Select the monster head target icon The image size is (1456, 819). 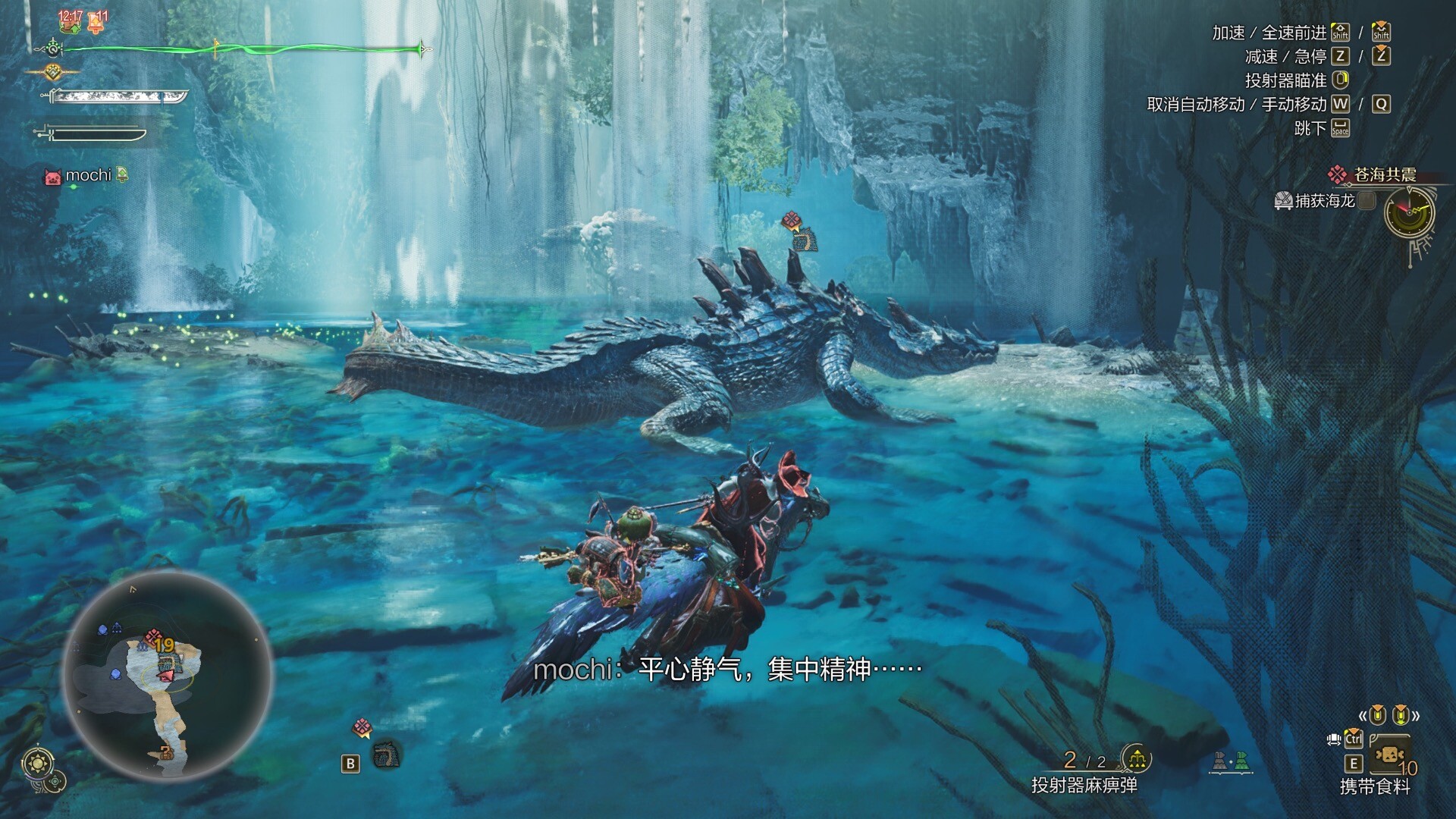(386, 755)
